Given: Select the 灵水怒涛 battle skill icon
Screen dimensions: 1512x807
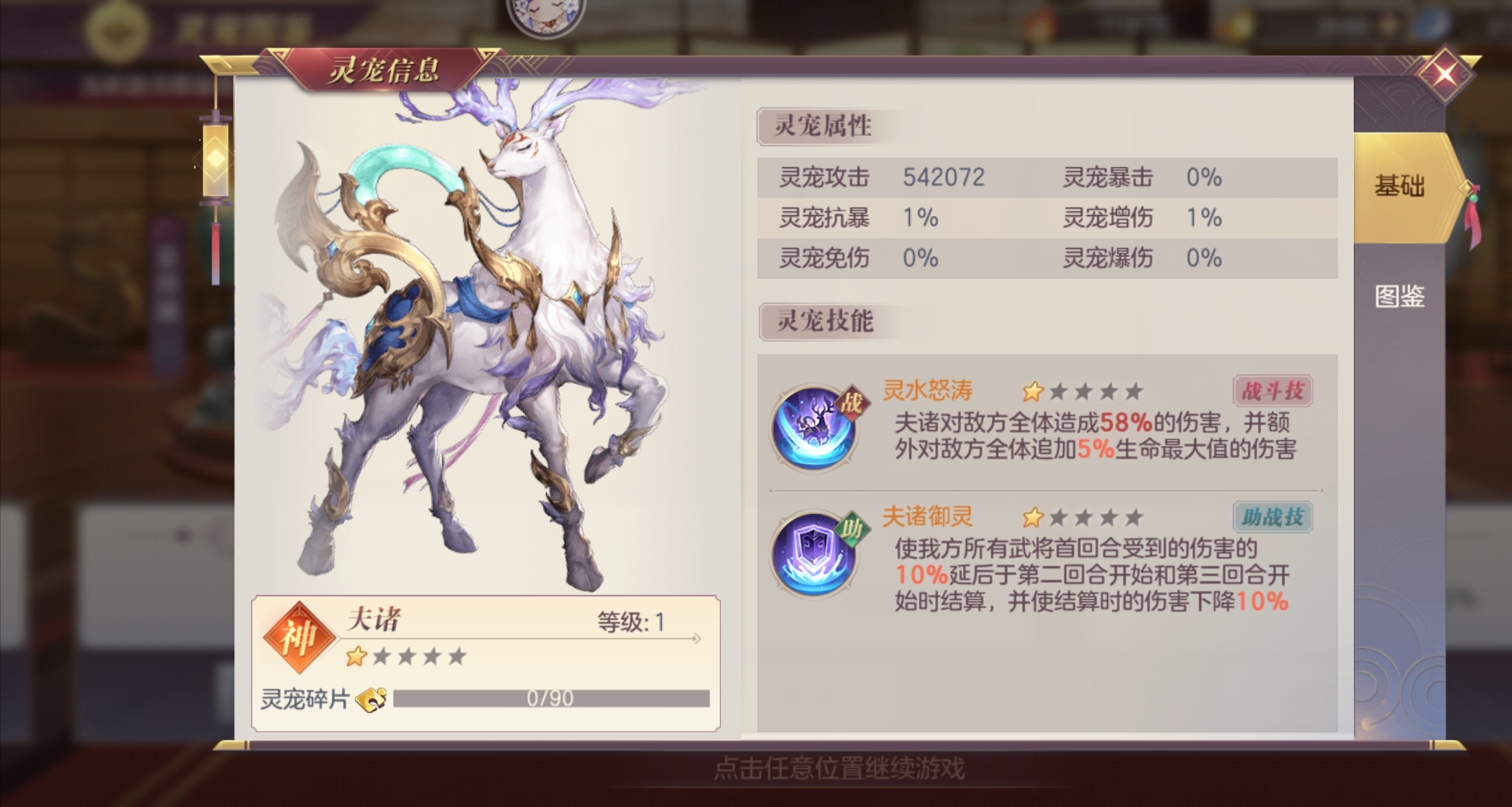Looking at the screenshot, I should (814, 426).
